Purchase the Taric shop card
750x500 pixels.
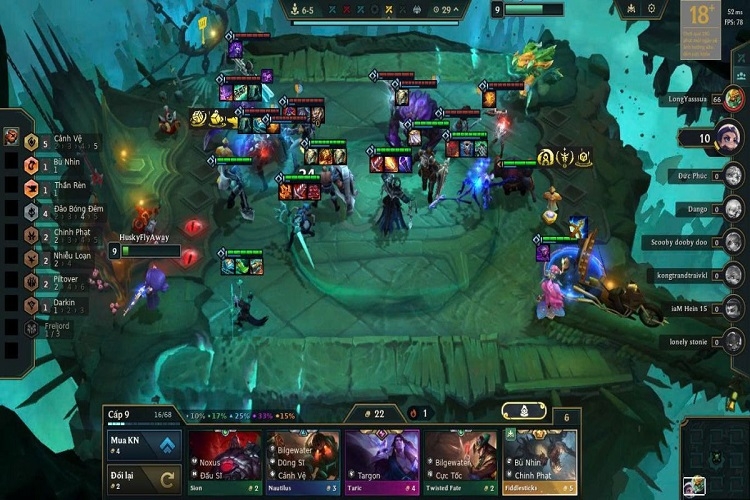coord(381,463)
